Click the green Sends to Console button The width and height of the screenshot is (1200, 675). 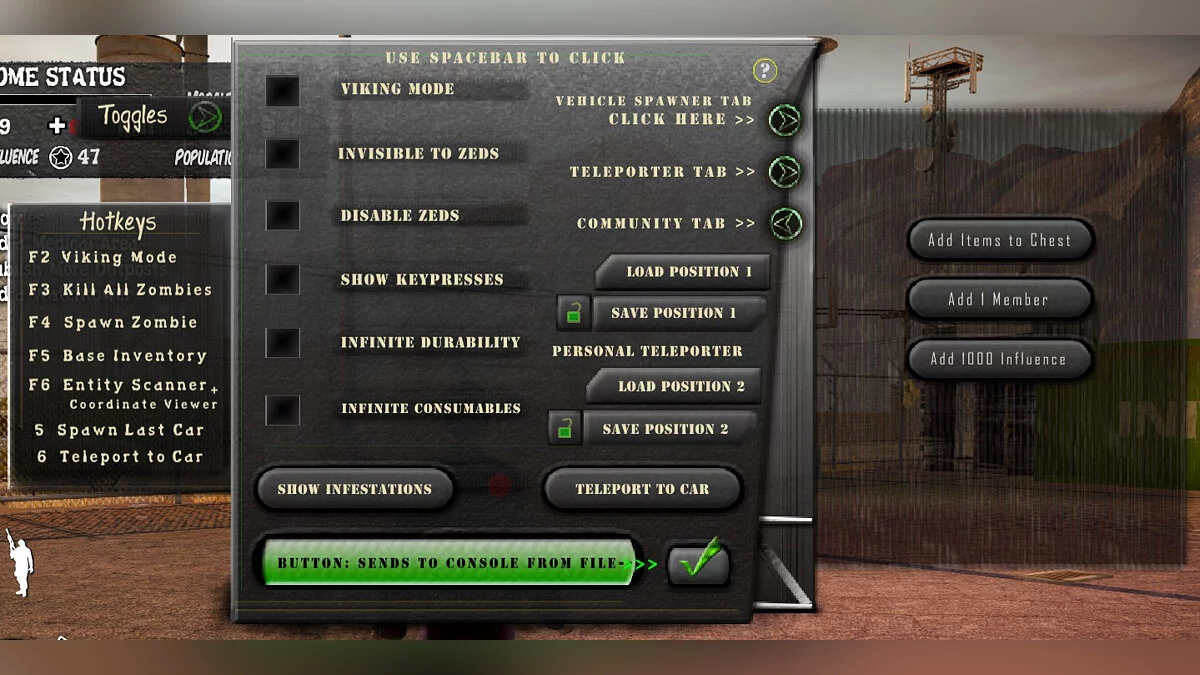(x=449, y=563)
